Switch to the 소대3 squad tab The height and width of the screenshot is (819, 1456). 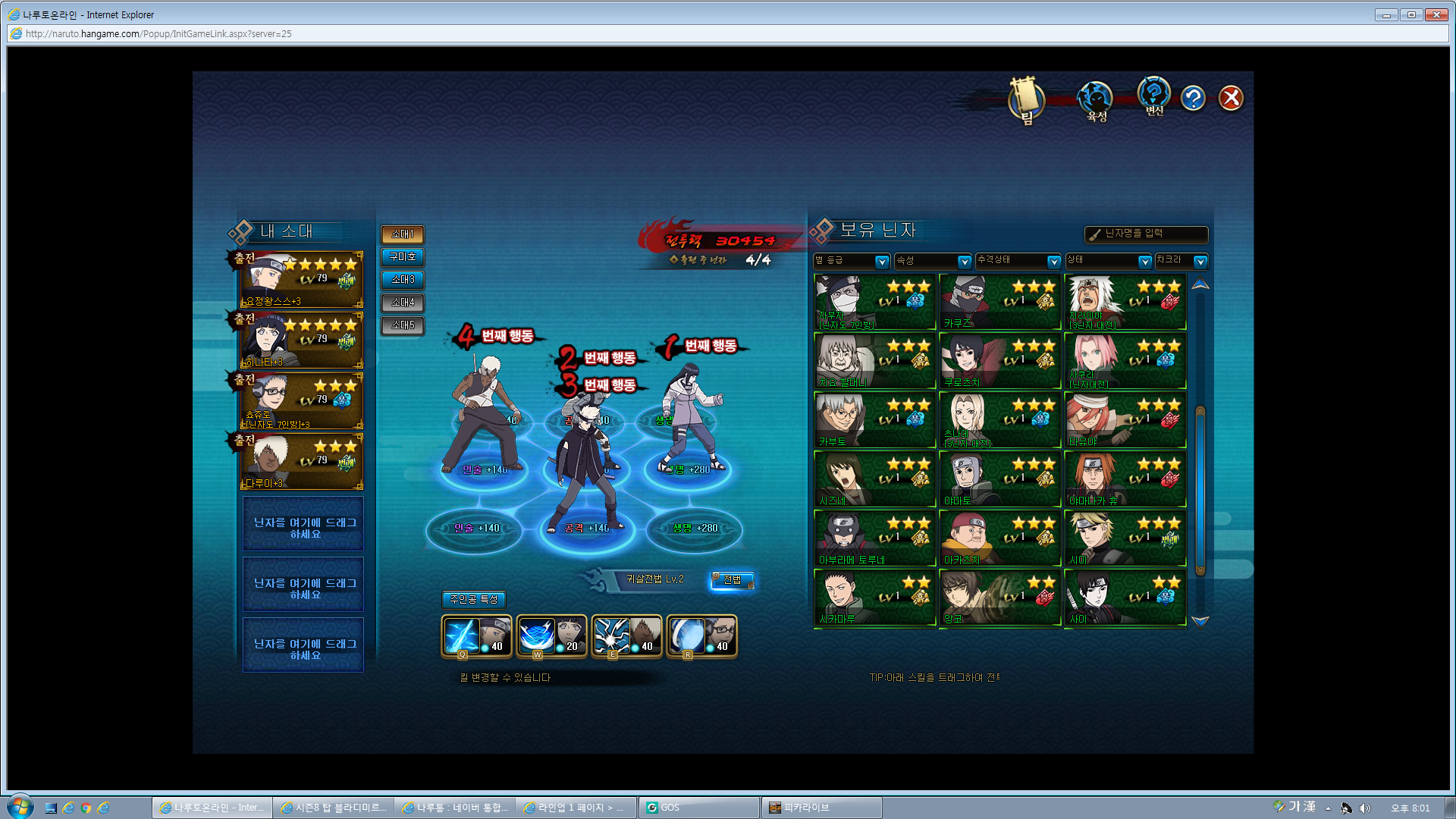point(403,280)
